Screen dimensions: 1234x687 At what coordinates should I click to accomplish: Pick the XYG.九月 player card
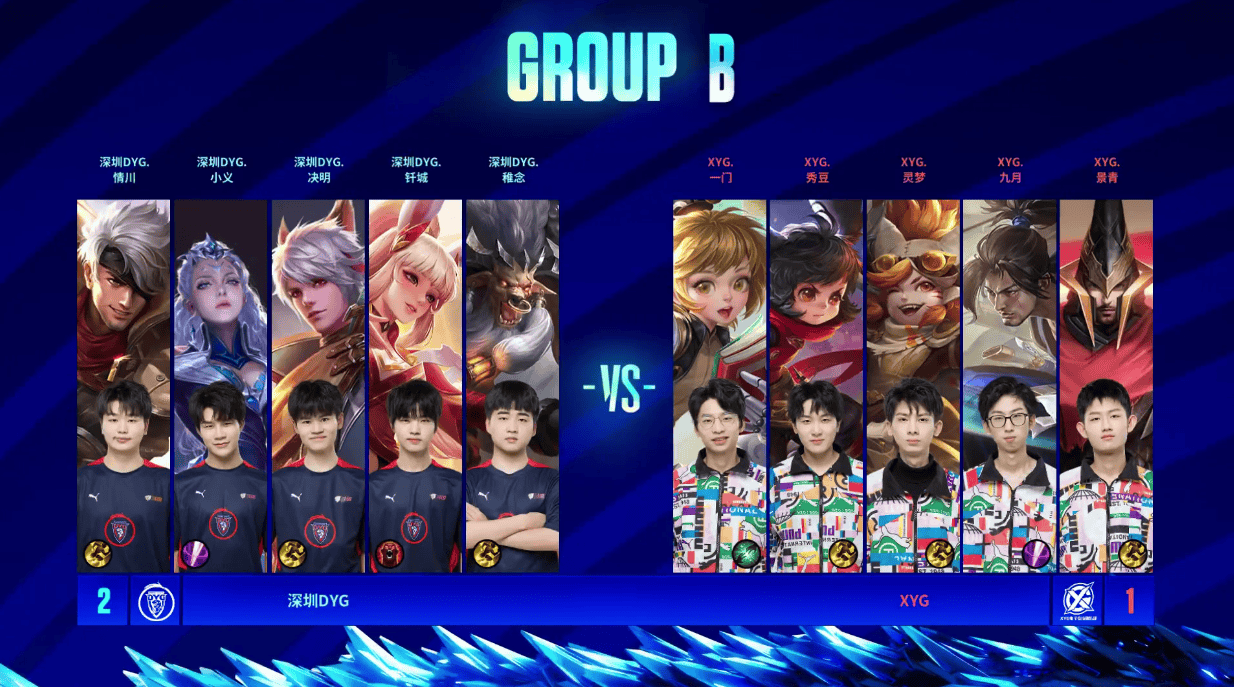1009,385
